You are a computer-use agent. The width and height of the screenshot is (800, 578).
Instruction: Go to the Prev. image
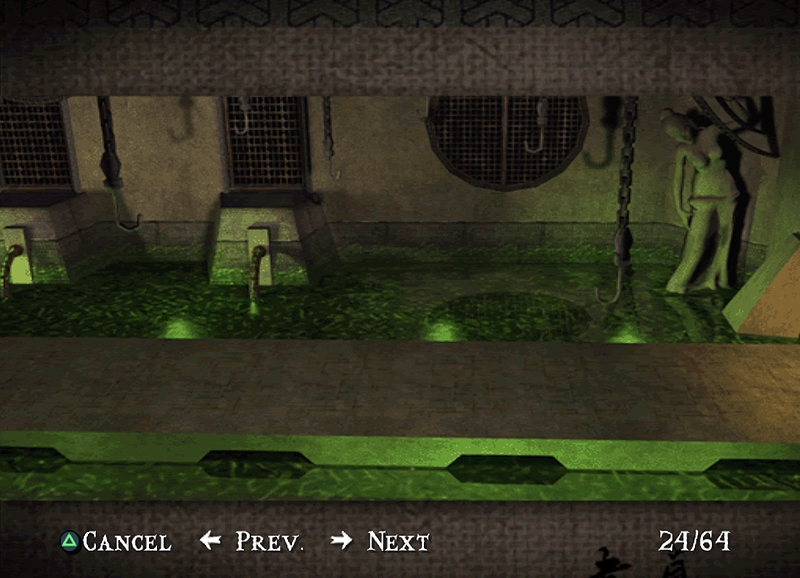coord(253,542)
